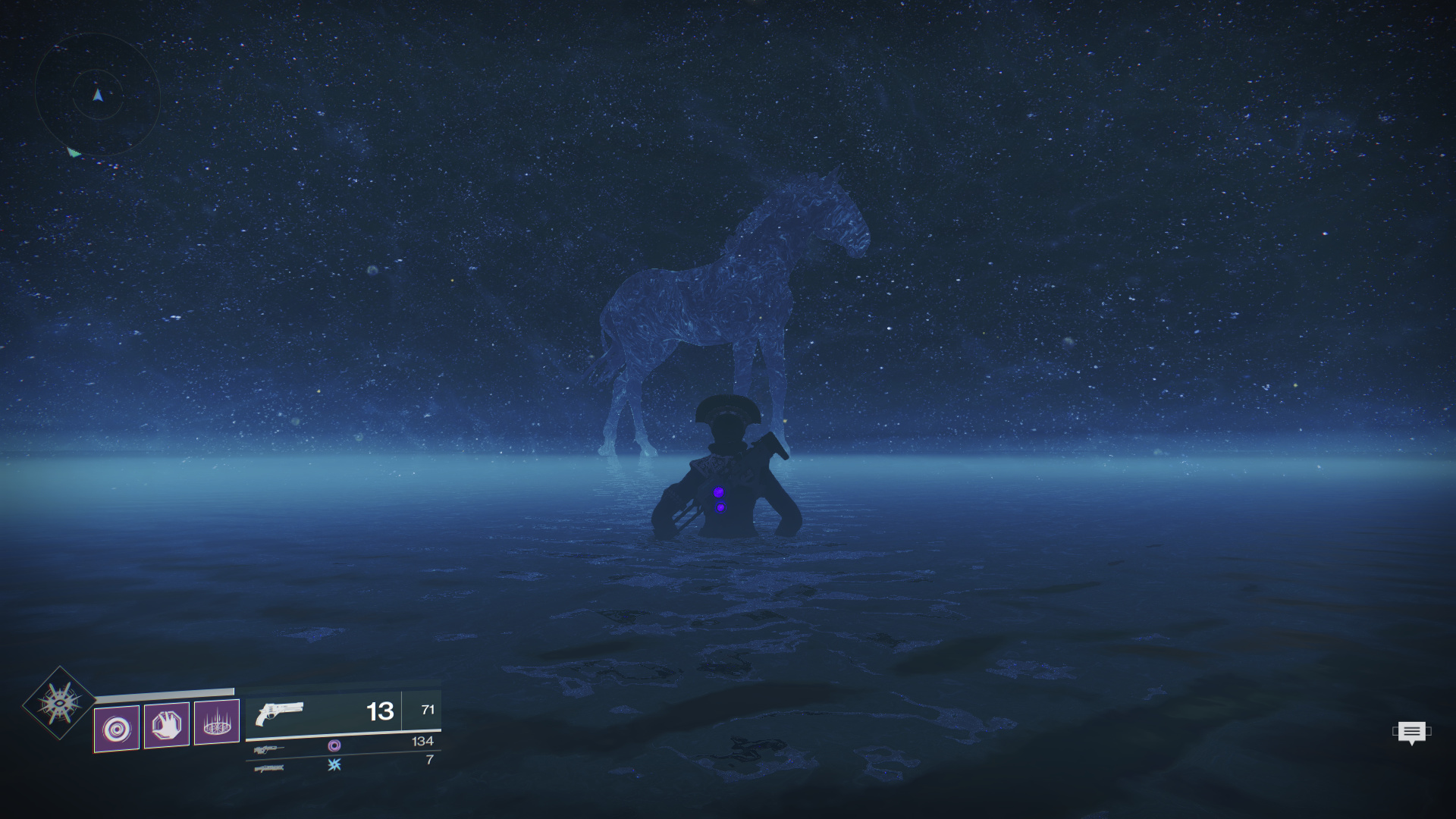The height and width of the screenshot is (819, 1456).
Task: Trigger the rift class ability icon
Action: pyautogui.click(x=217, y=722)
